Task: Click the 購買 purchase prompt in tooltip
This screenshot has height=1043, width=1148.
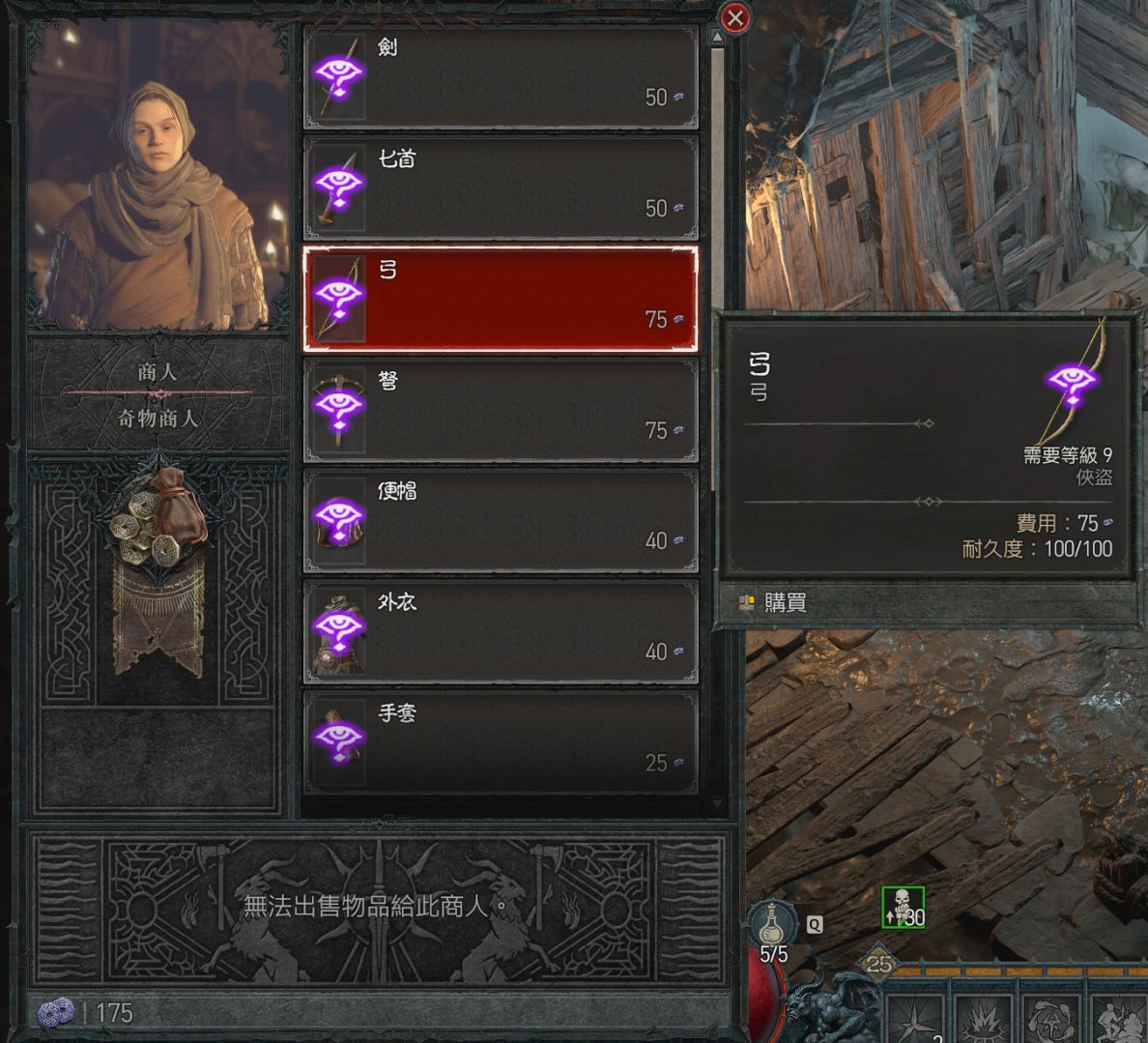Action: click(784, 603)
